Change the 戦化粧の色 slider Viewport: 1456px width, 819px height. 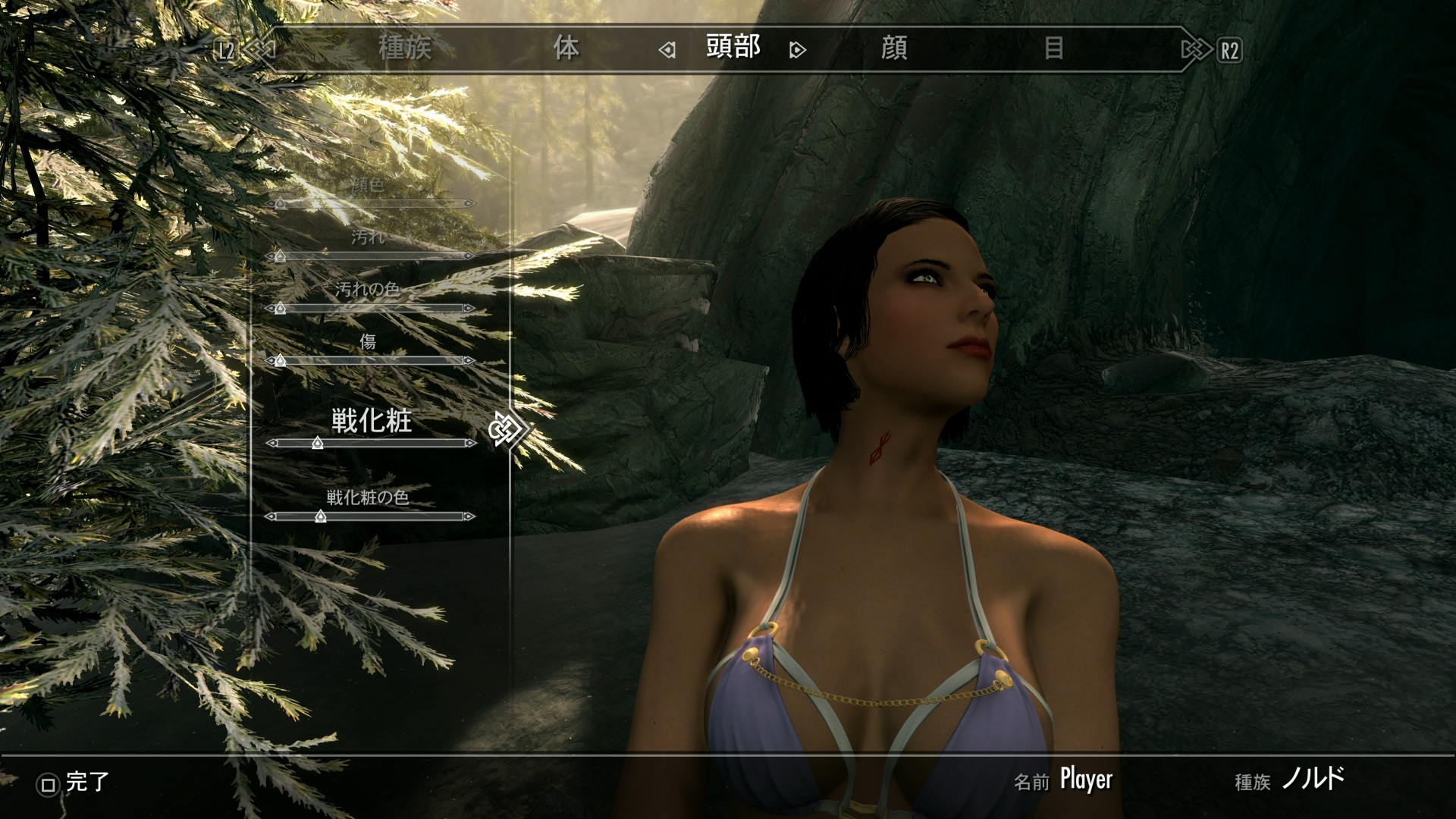click(x=370, y=516)
